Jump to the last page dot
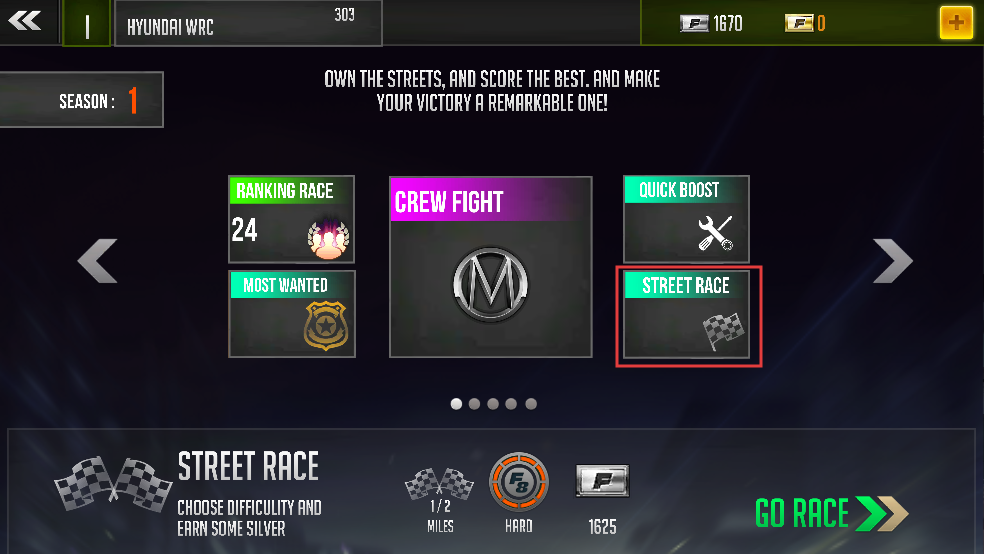This screenshot has width=984, height=554. (x=531, y=404)
